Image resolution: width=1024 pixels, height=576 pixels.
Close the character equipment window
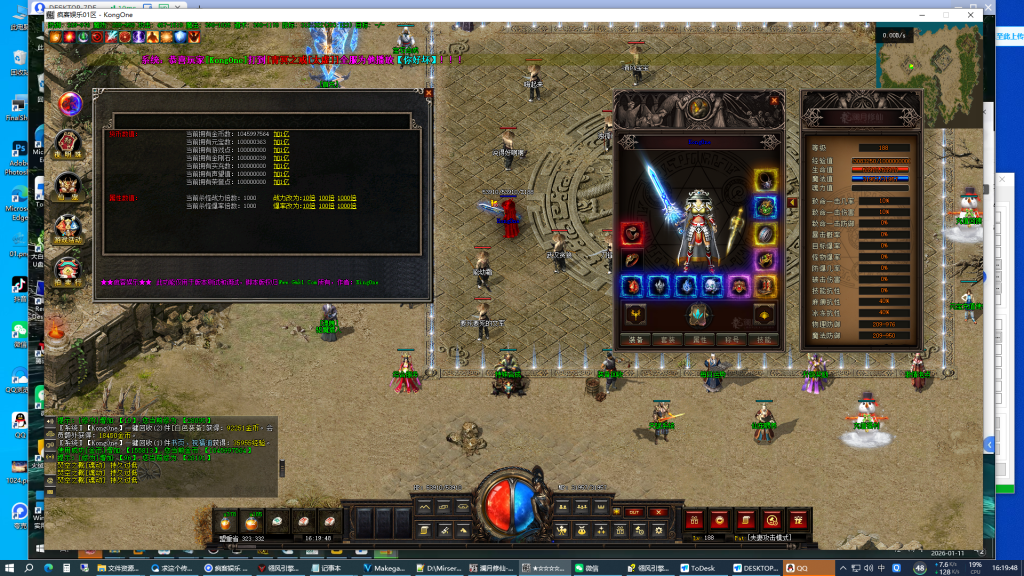click(x=773, y=100)
